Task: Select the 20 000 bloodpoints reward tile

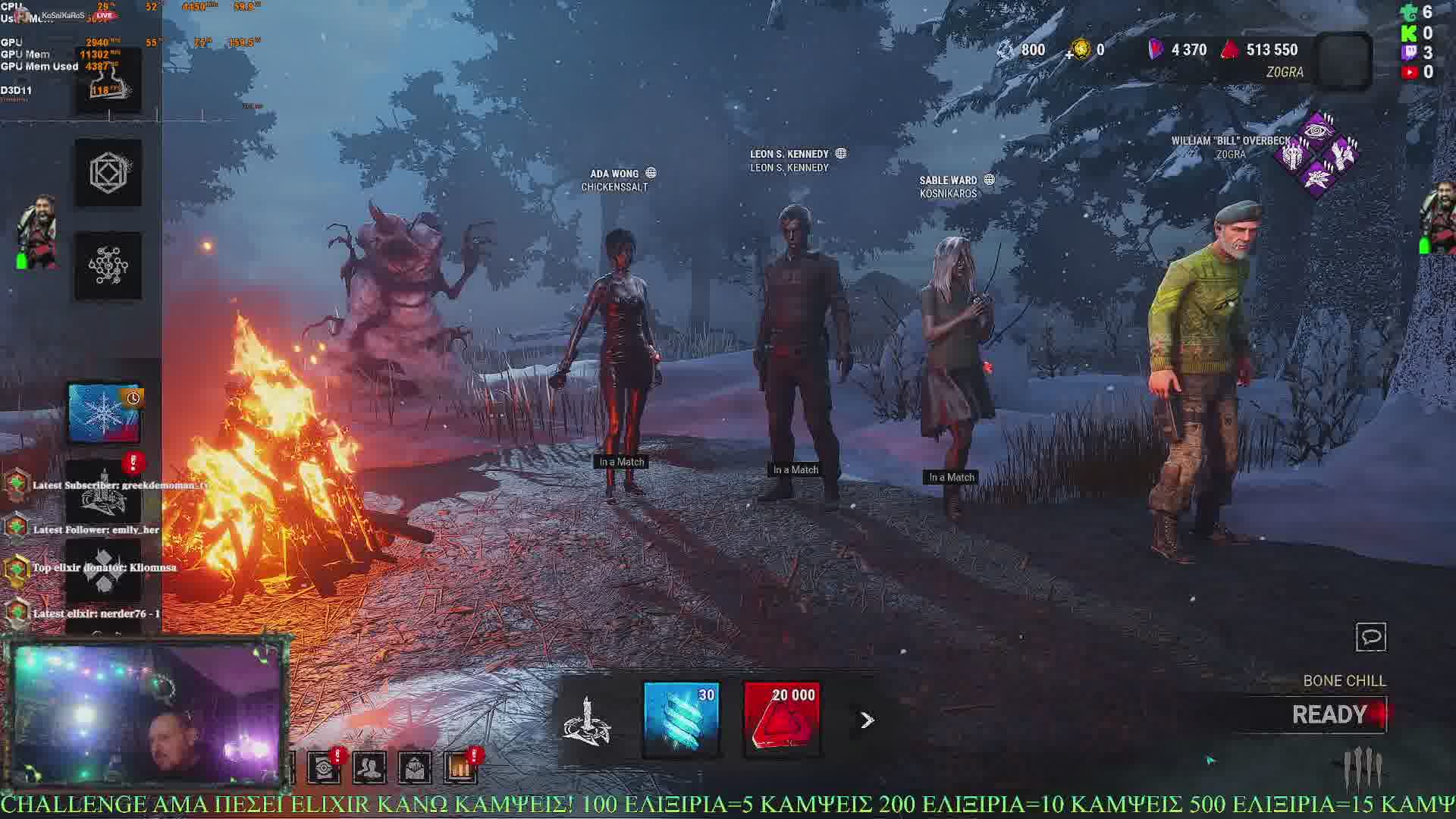Action: point(782,719)
